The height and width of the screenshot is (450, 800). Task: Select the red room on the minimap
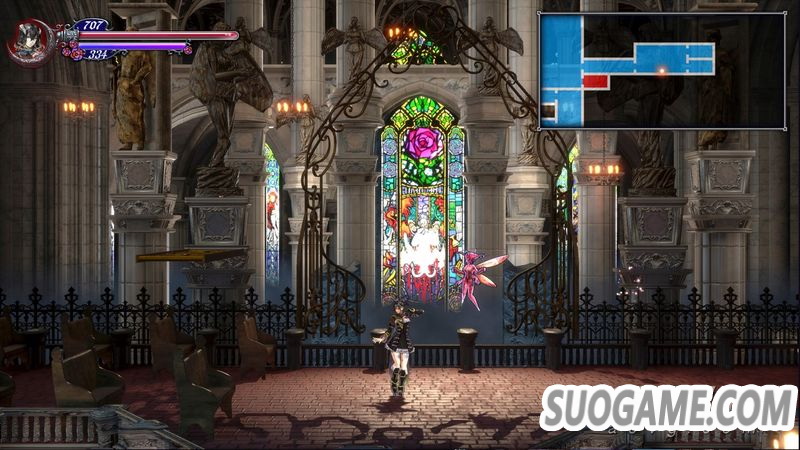point(596,81)
